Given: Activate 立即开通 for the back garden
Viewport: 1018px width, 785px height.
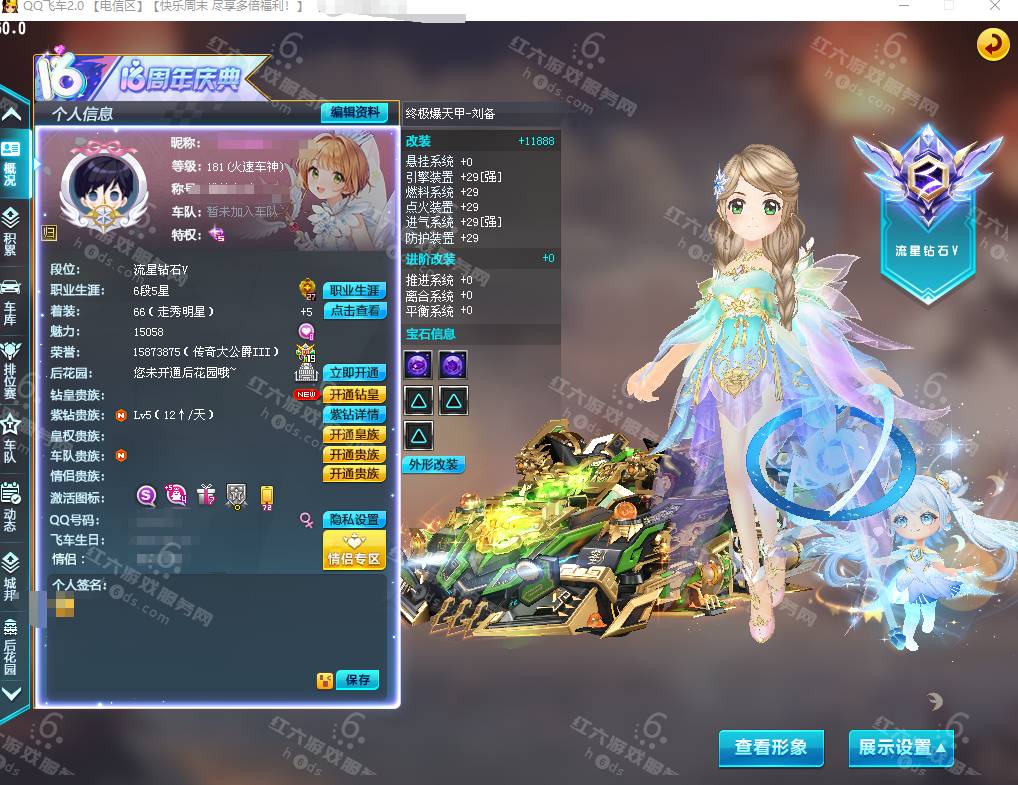Looking at the screenshot, I should click(x=354, y=372).
